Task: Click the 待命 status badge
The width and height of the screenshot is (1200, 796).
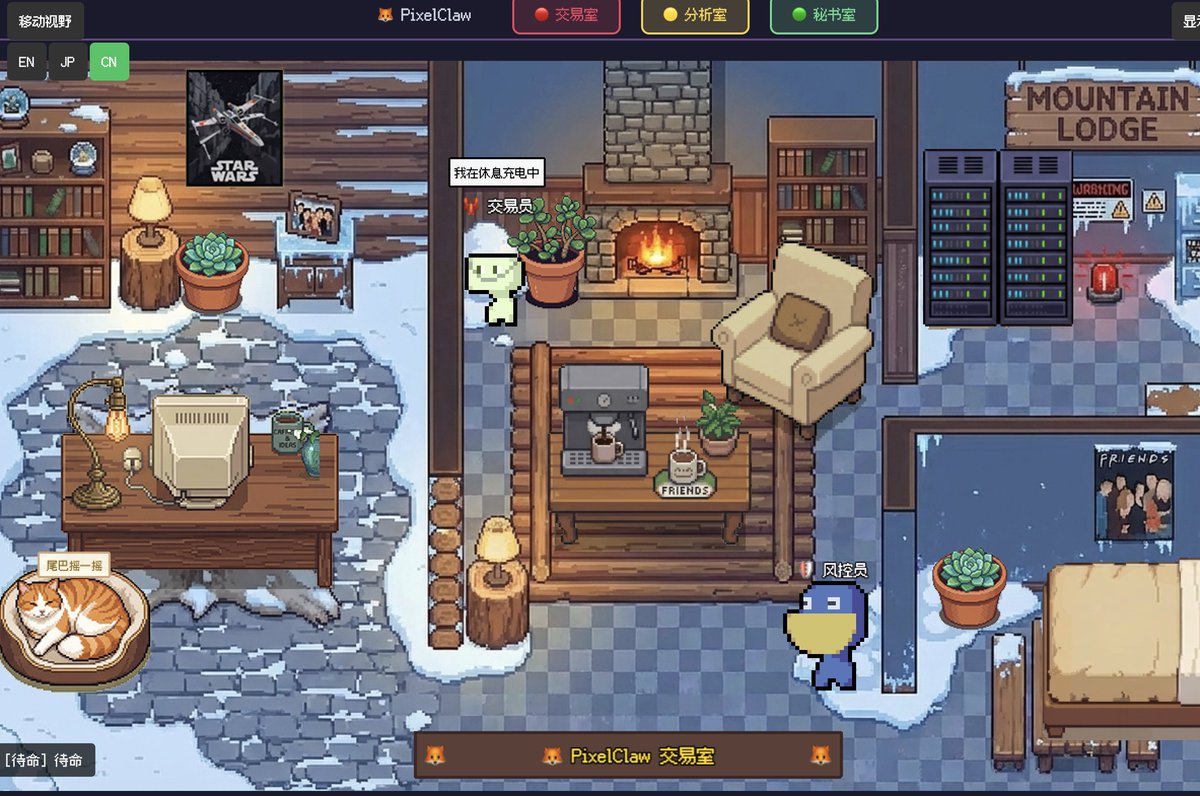Action: pos(49,760)
